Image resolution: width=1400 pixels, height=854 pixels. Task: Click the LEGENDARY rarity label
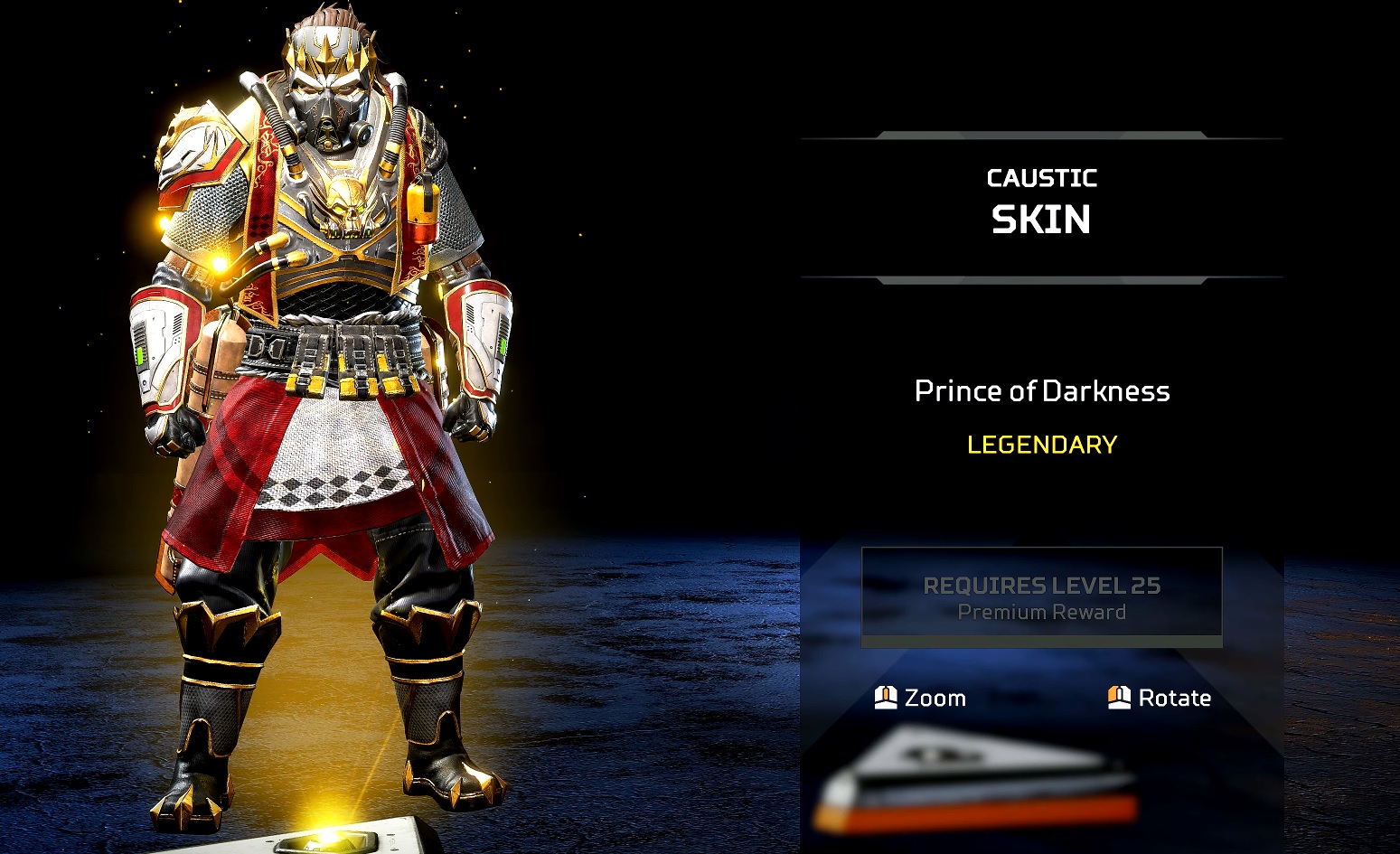pos(1041,444)
